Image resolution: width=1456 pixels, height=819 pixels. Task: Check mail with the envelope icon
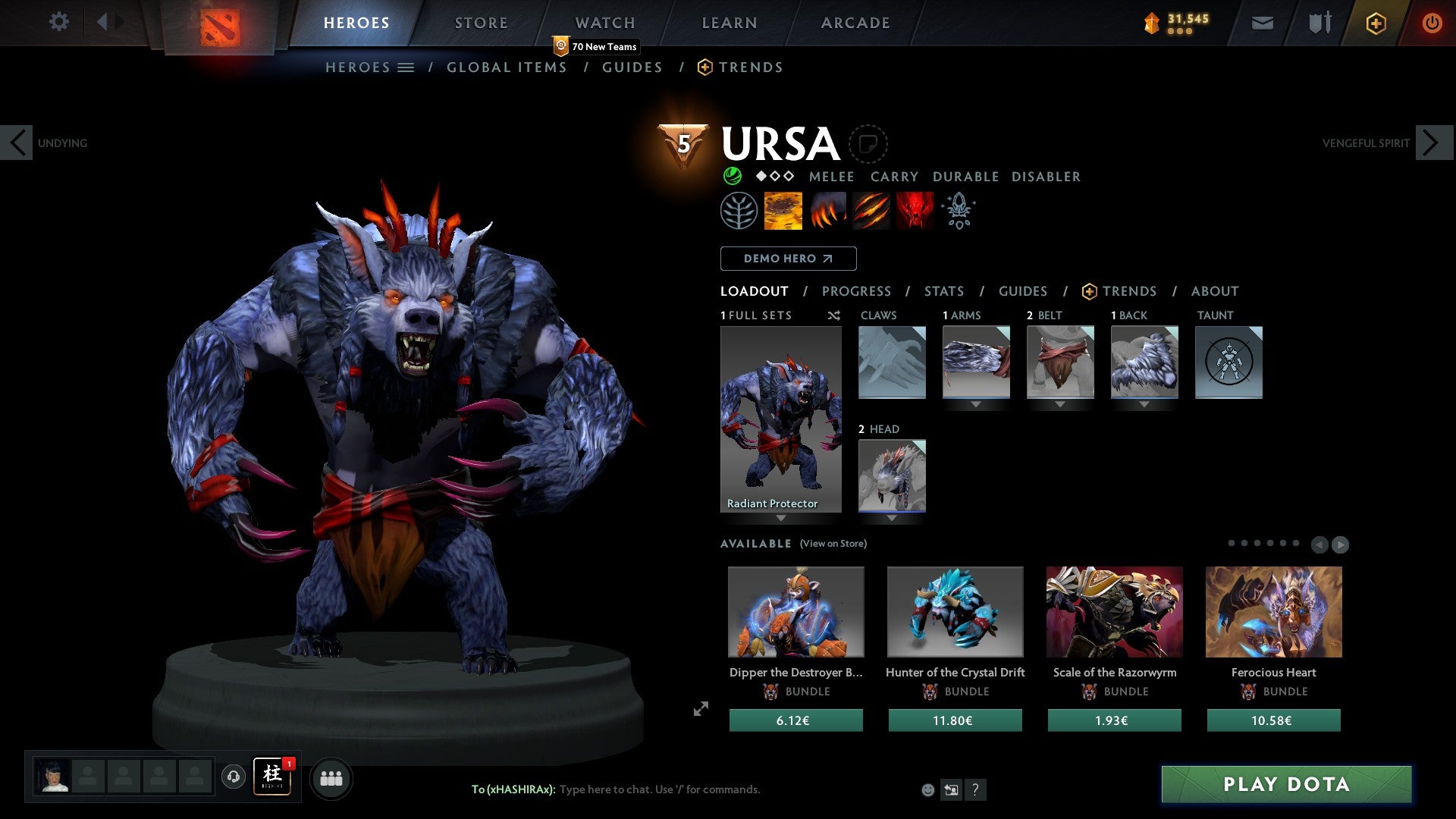[x=1261, y=23]
